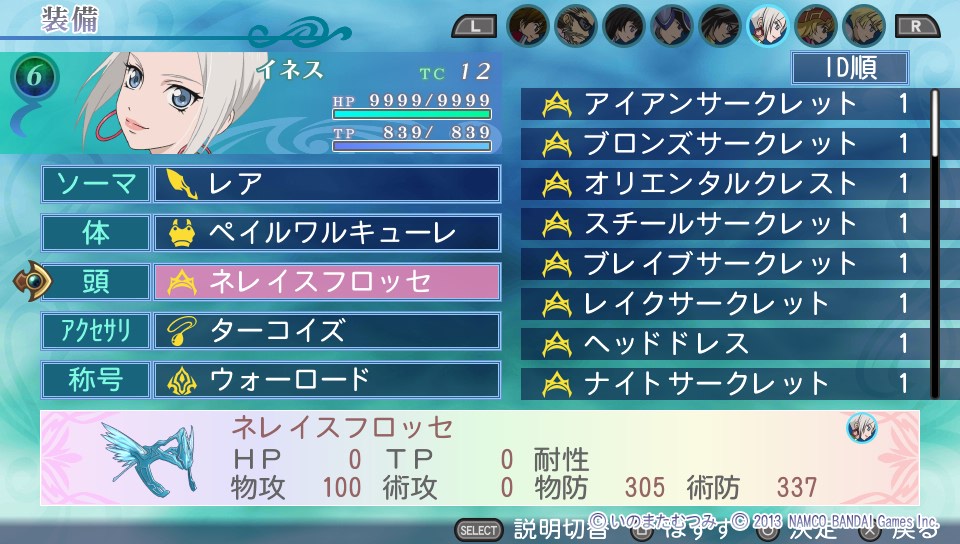Switch to the white-haired Ines portrait

[x=767, y=24]
